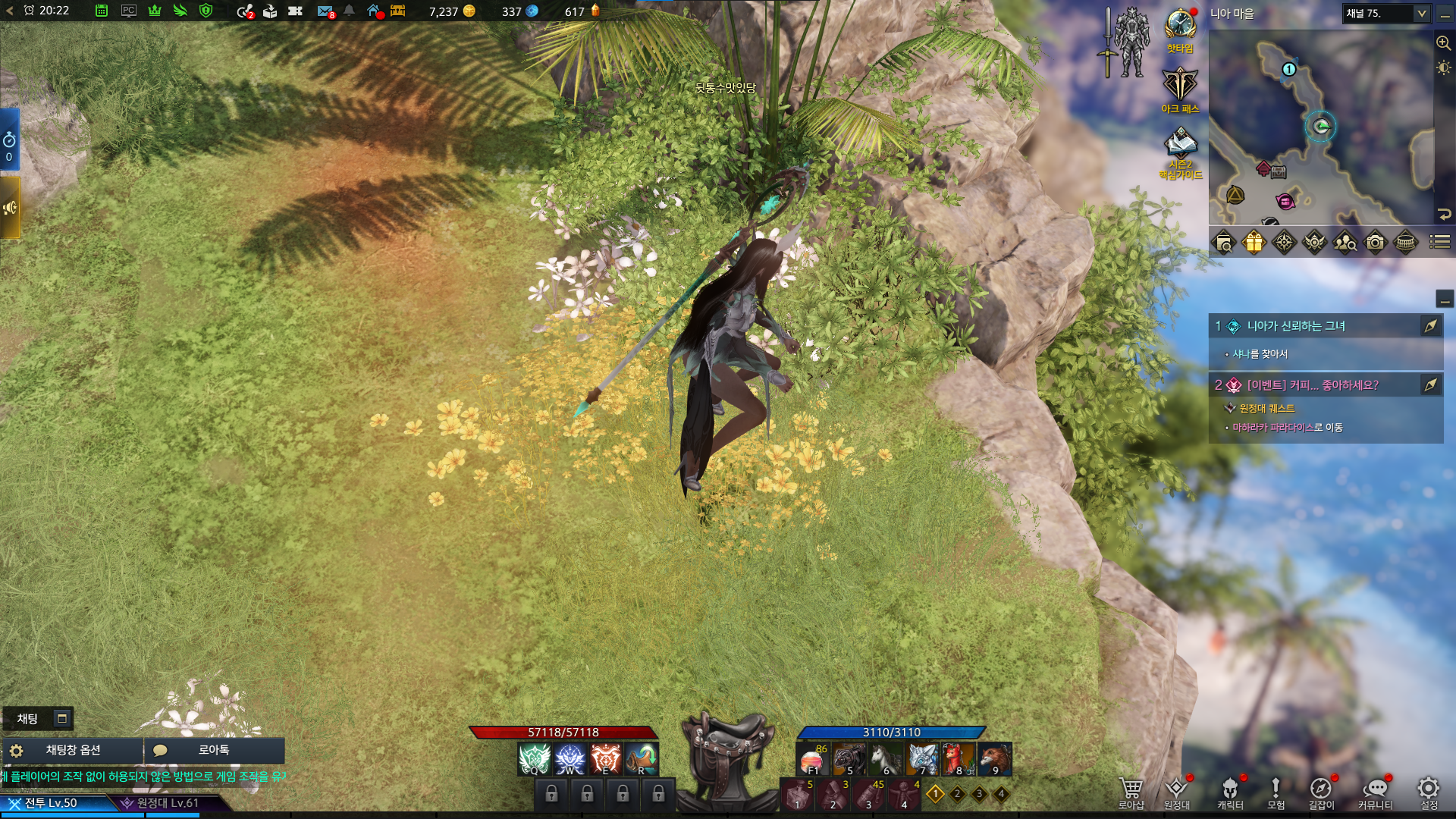The height and width of the screenshot is (819, 1456).
Task: Open the 커뮤니티 community menu
Action: pyautogui.click(x=1375, y=792)
